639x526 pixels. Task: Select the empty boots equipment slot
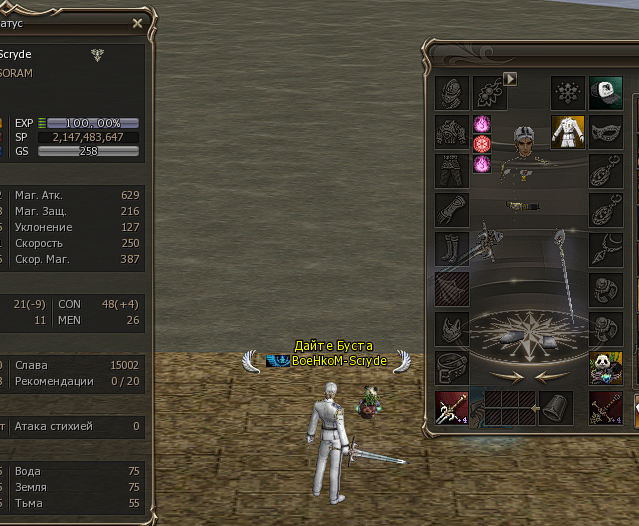pyautogui.click(x=452, y=249)
